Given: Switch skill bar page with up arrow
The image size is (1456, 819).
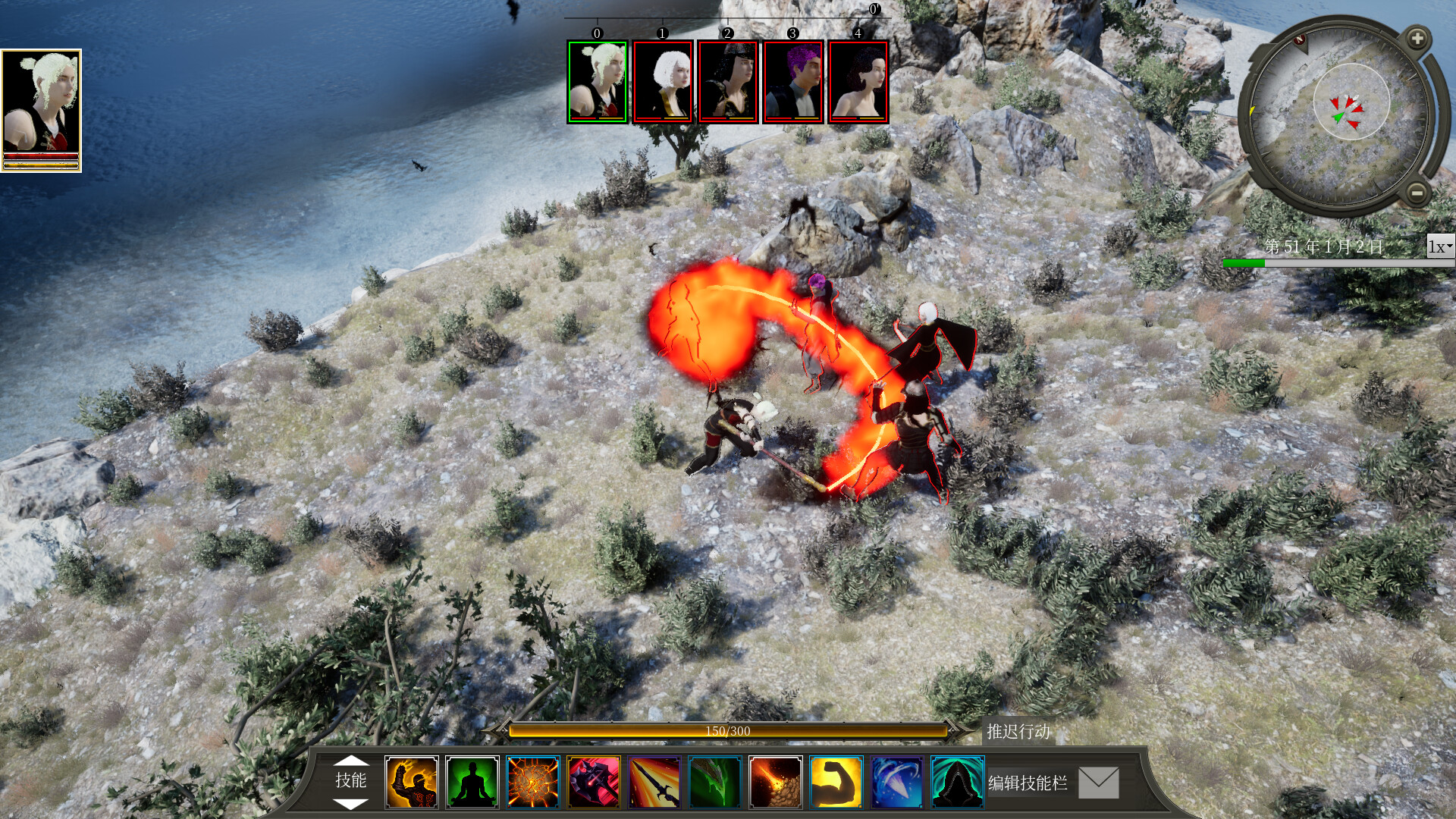Looking at the screenshot, I should (351, 760).
